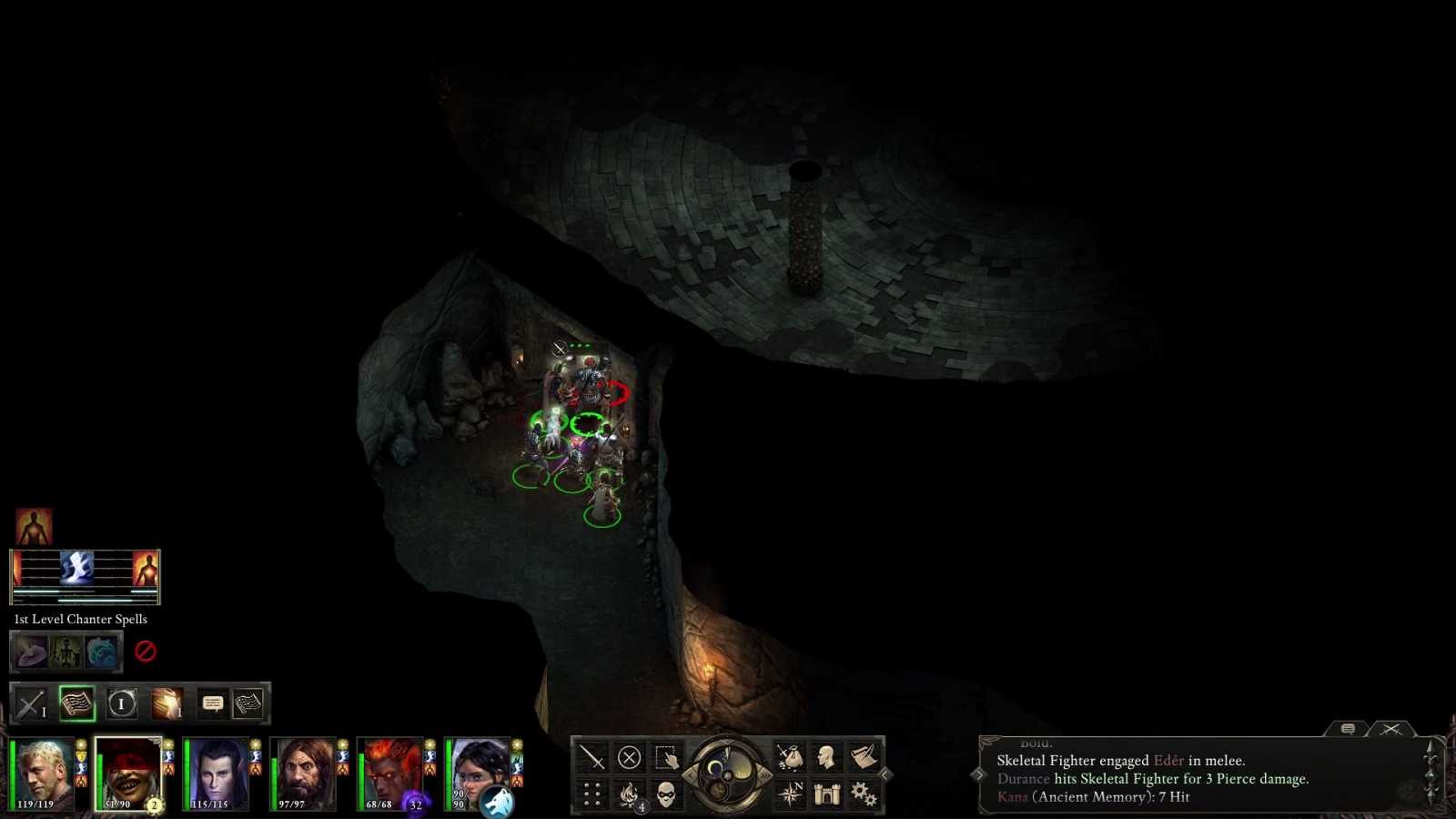
Task: Click Durance's name in the combat log
Action: click(x=1022, y=779)
